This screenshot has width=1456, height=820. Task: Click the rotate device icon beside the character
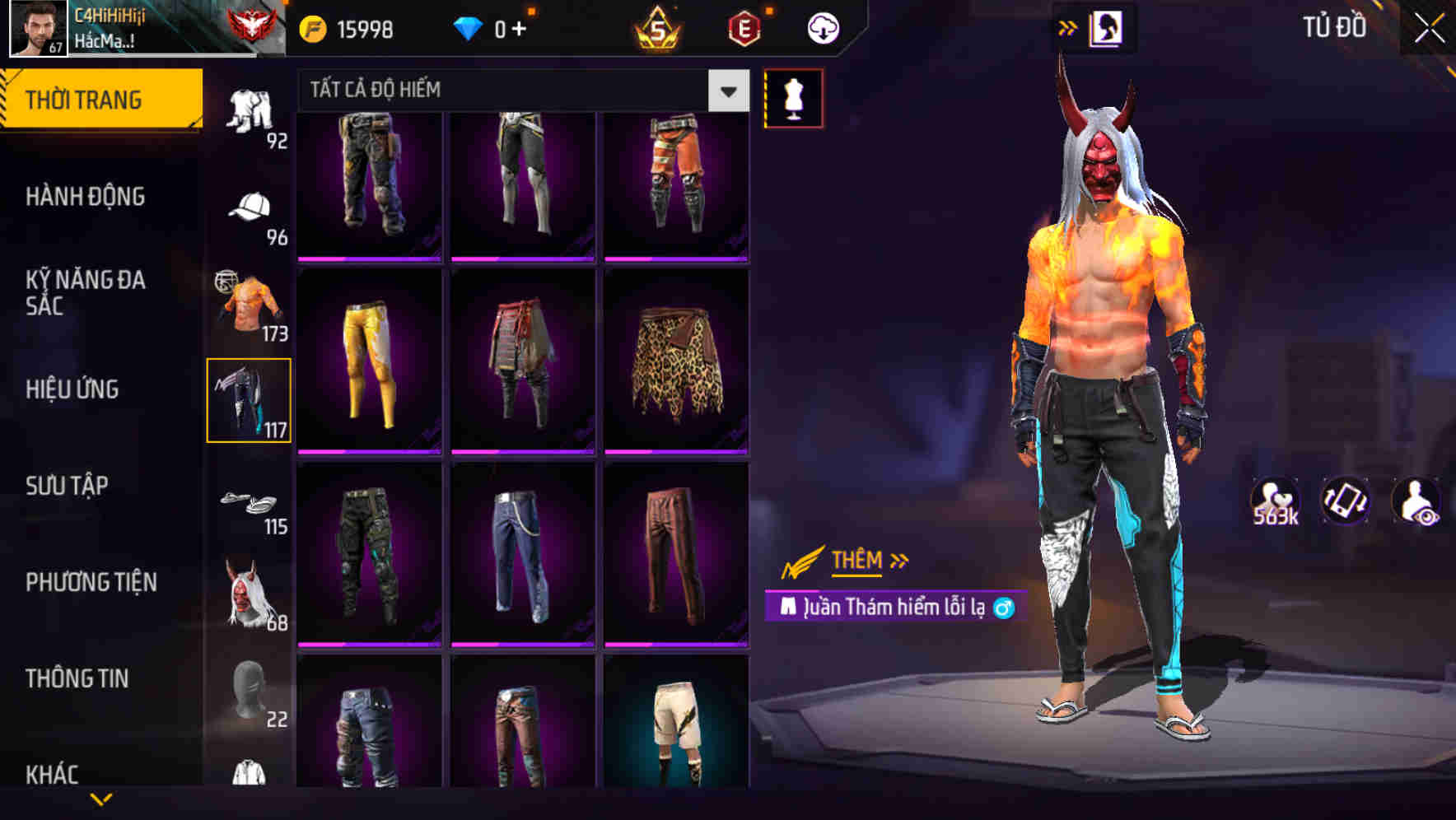point(1347,500)
